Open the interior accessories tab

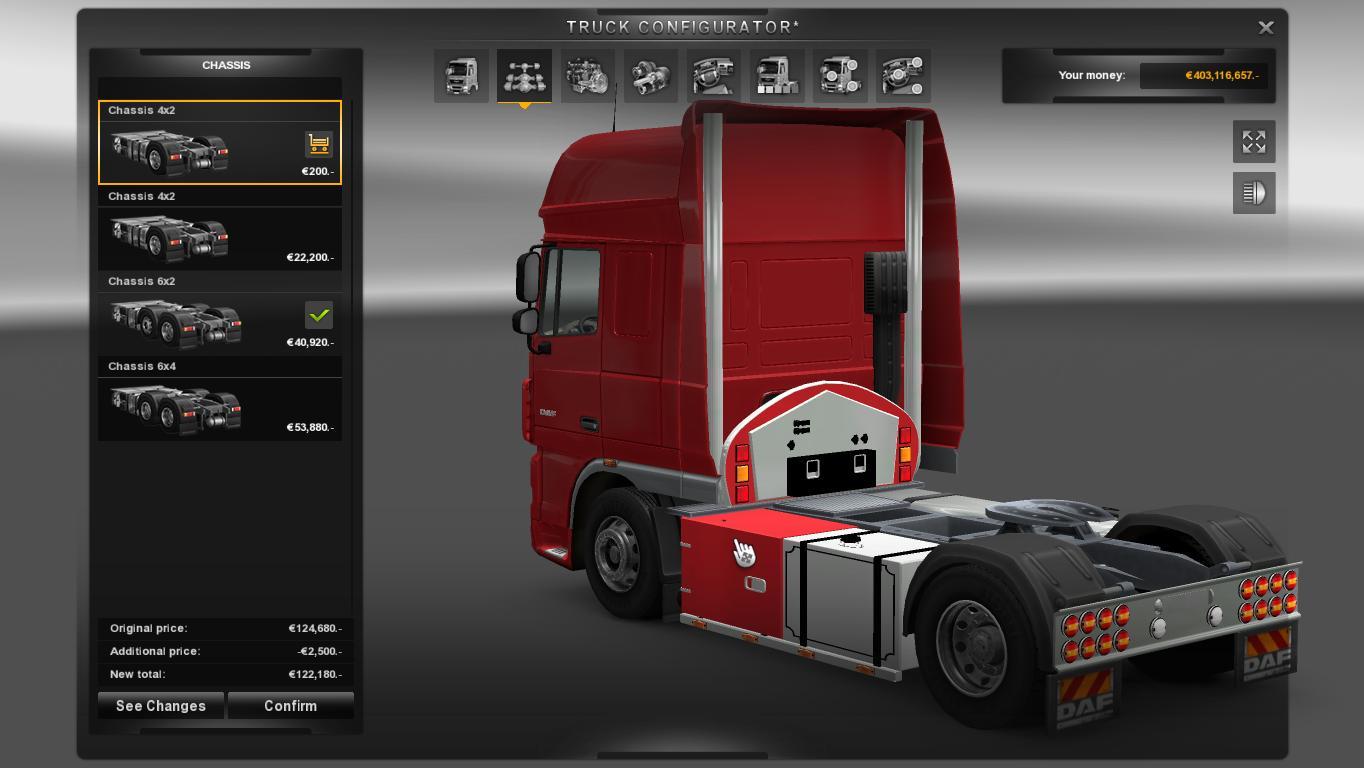903,76
